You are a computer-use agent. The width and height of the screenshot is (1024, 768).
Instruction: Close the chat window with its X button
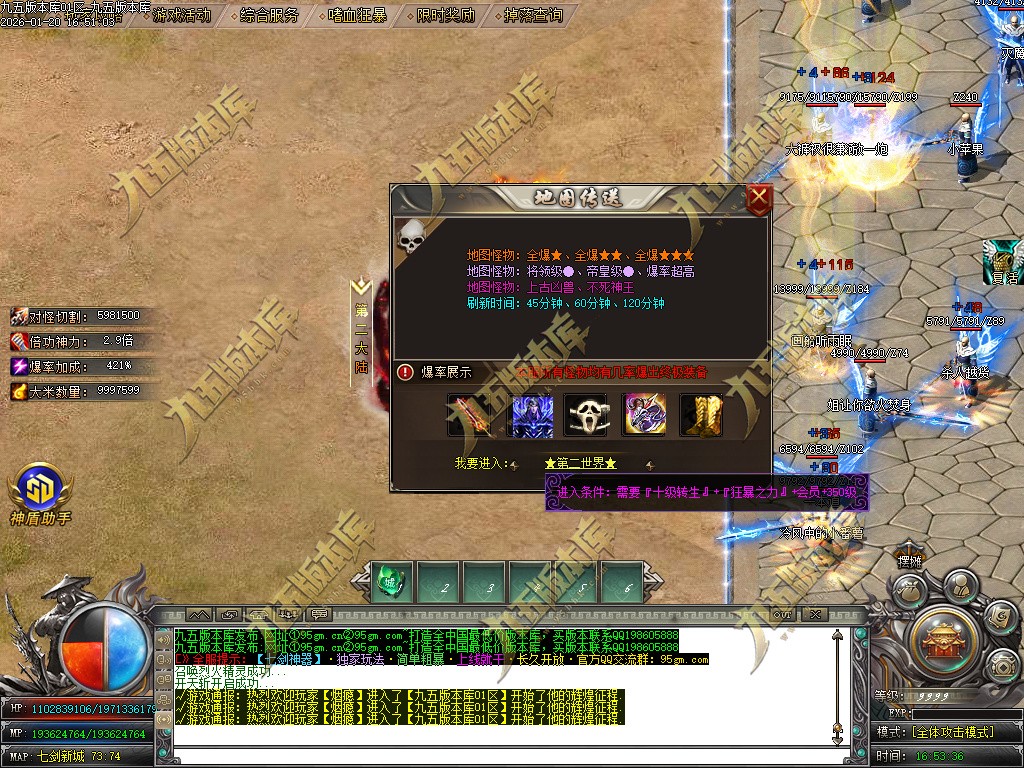pos(815,614)
